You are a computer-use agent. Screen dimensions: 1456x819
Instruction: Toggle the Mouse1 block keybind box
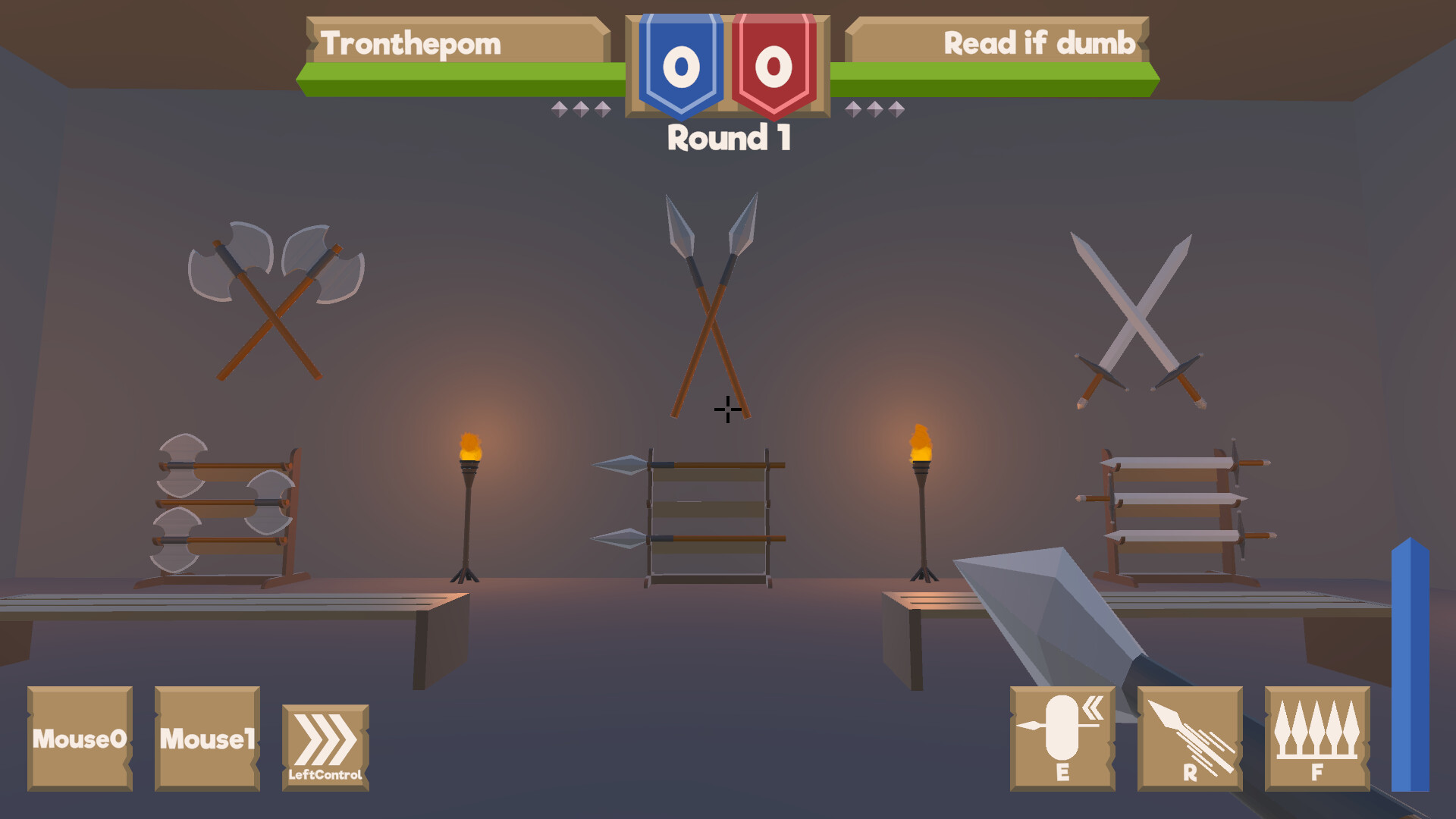click(206, 739)
